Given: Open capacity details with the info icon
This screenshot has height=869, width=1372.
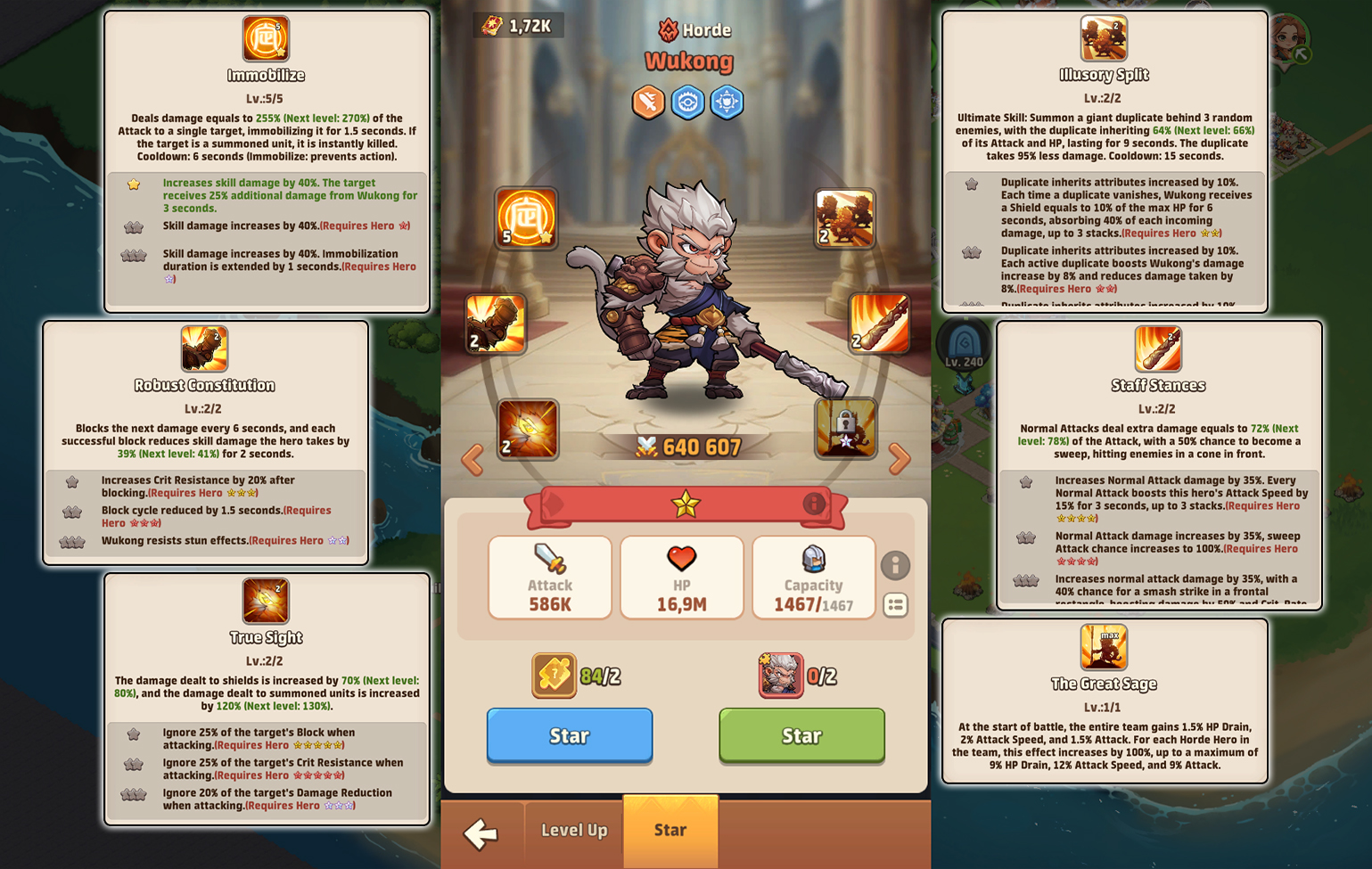Looking at the screenshot, I should tap(896, 566).
